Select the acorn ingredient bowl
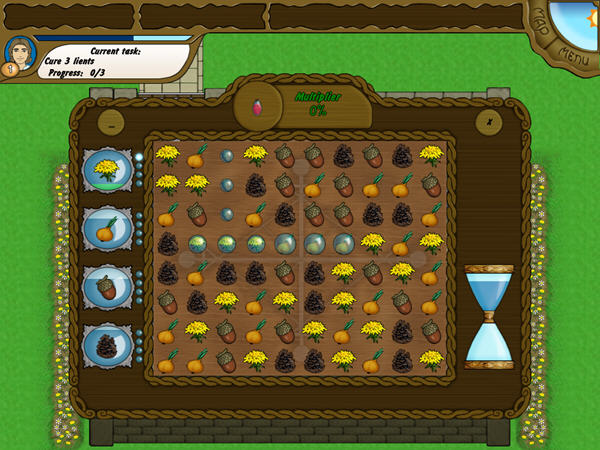The width and height of the screenshot is (600, 450). 105,287
